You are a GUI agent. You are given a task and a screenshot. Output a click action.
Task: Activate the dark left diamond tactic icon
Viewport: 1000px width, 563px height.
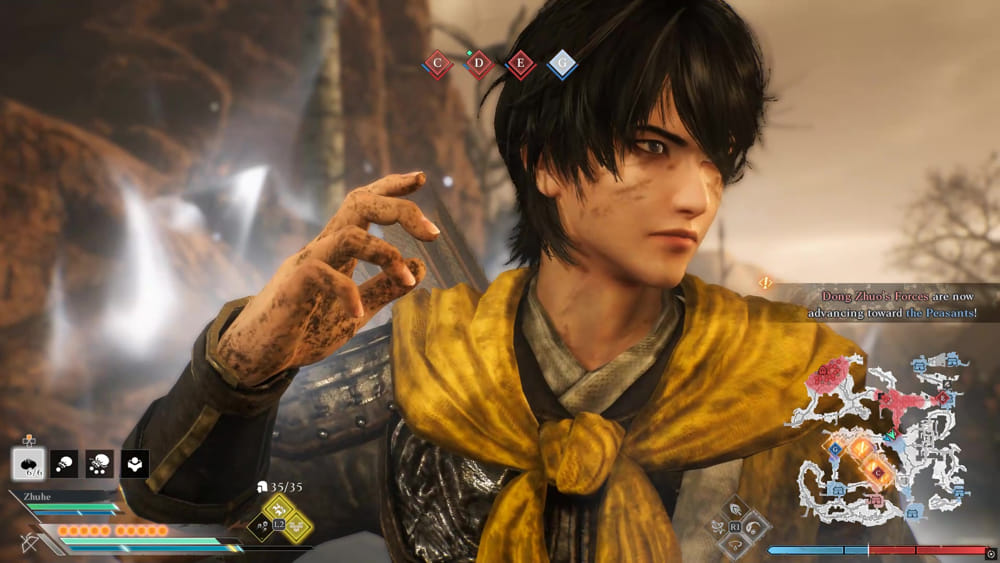click(262, 526)
